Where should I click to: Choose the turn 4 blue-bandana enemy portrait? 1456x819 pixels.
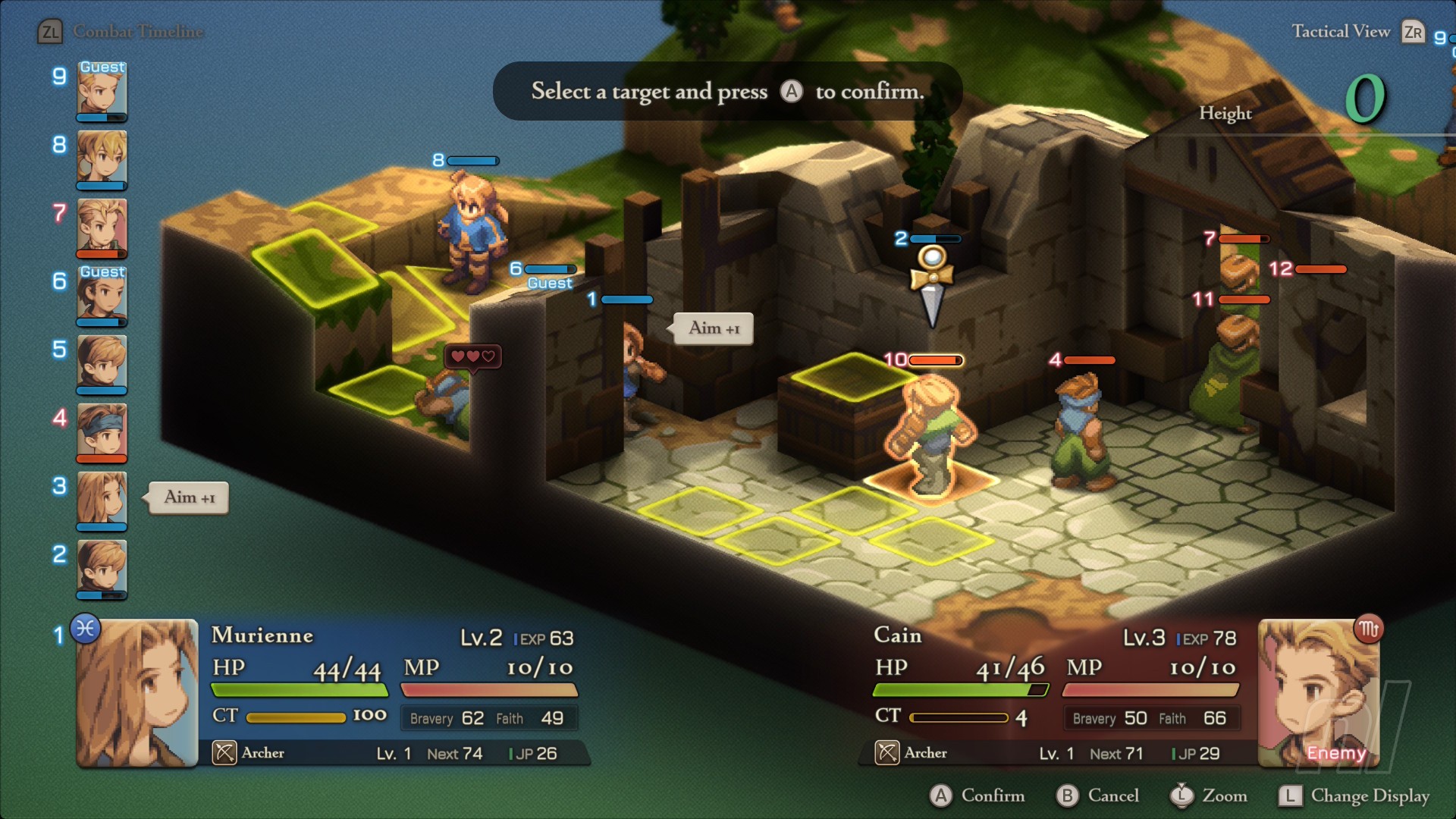[102, 432]
